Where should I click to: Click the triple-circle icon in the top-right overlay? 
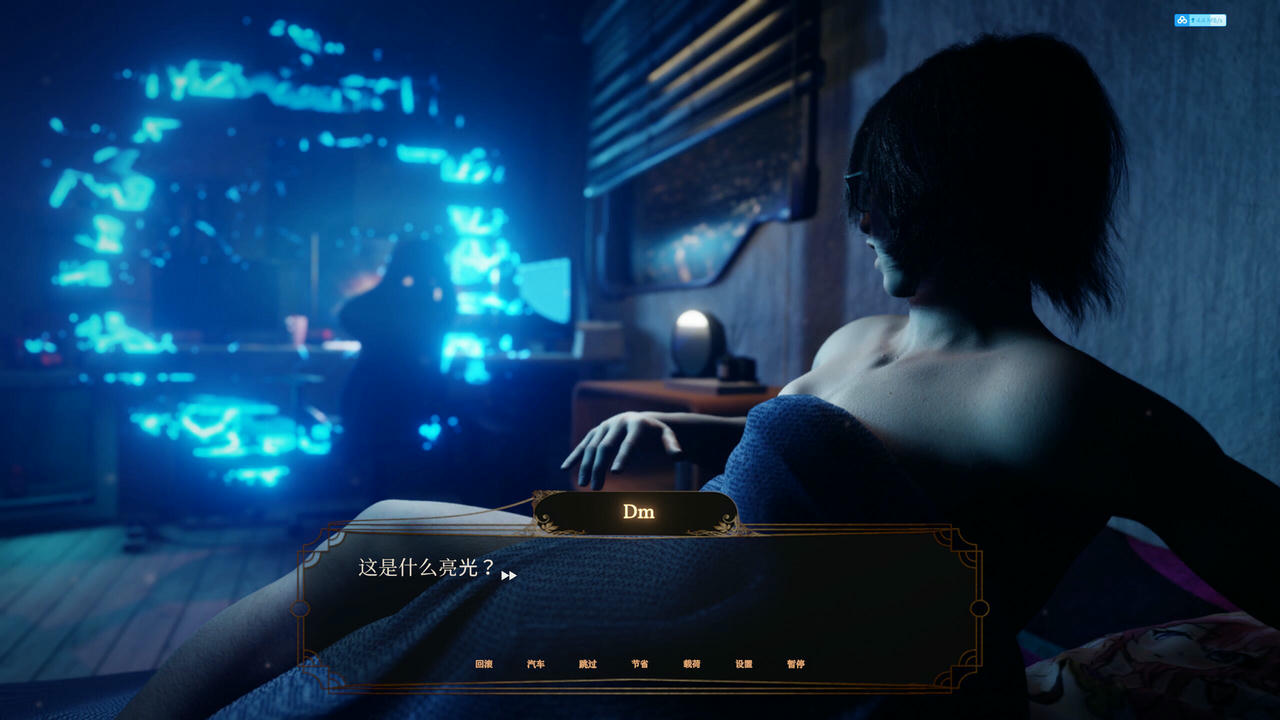pyautogui.click(x=1181, y=20)
